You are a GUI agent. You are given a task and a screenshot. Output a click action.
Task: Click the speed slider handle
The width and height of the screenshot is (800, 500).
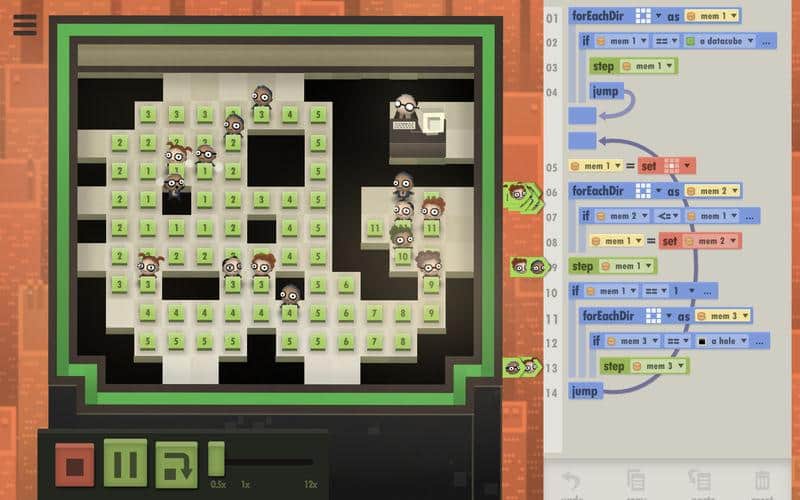click(216, 461)
